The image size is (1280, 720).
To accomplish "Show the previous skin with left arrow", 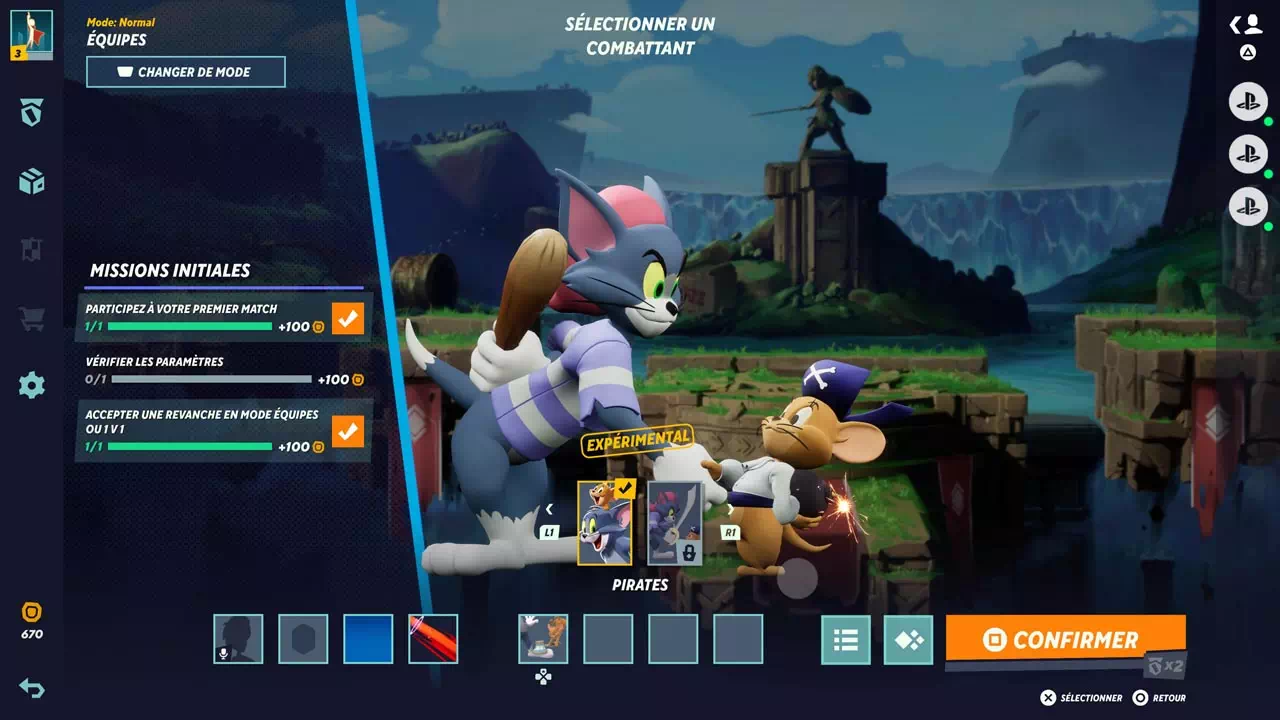I will coord(549,509).
